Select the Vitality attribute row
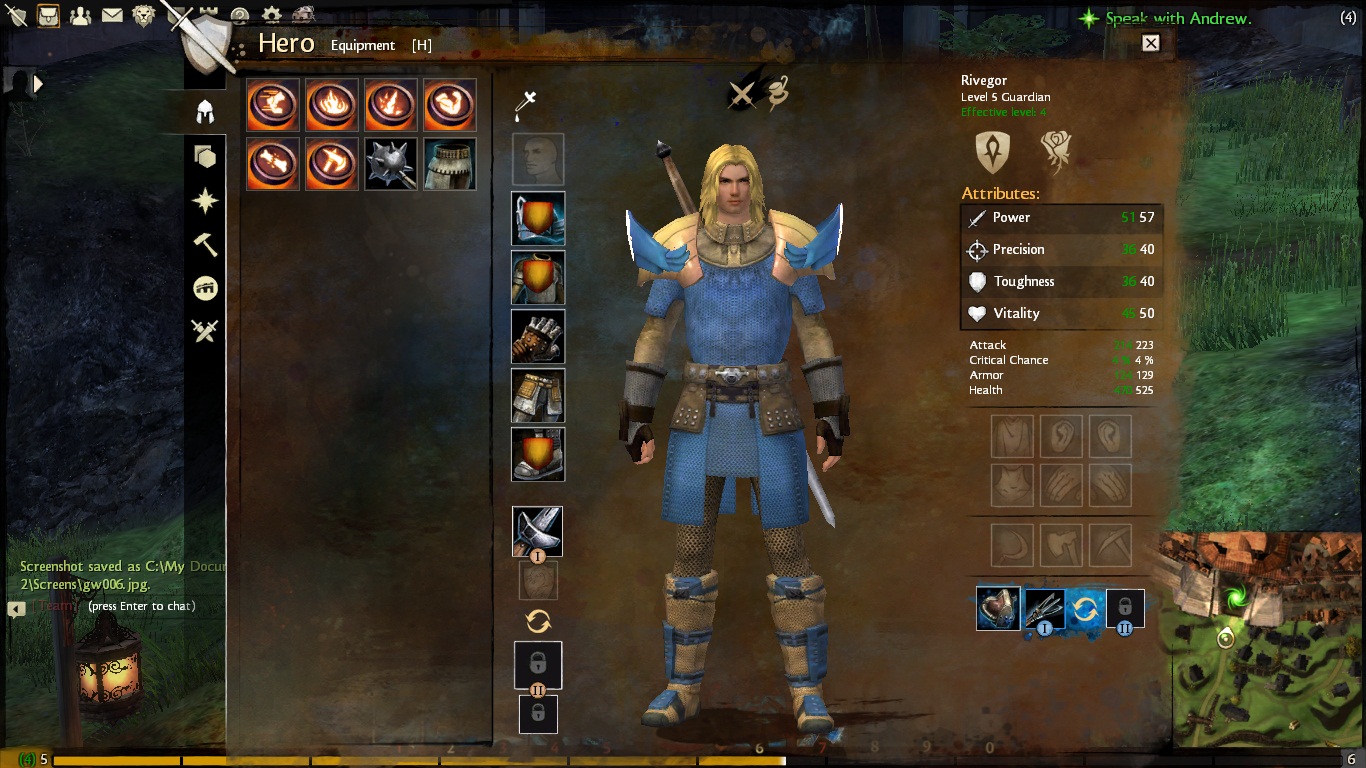The width and height of the screenshot is (1366, 768). (x=1061, y=313)
